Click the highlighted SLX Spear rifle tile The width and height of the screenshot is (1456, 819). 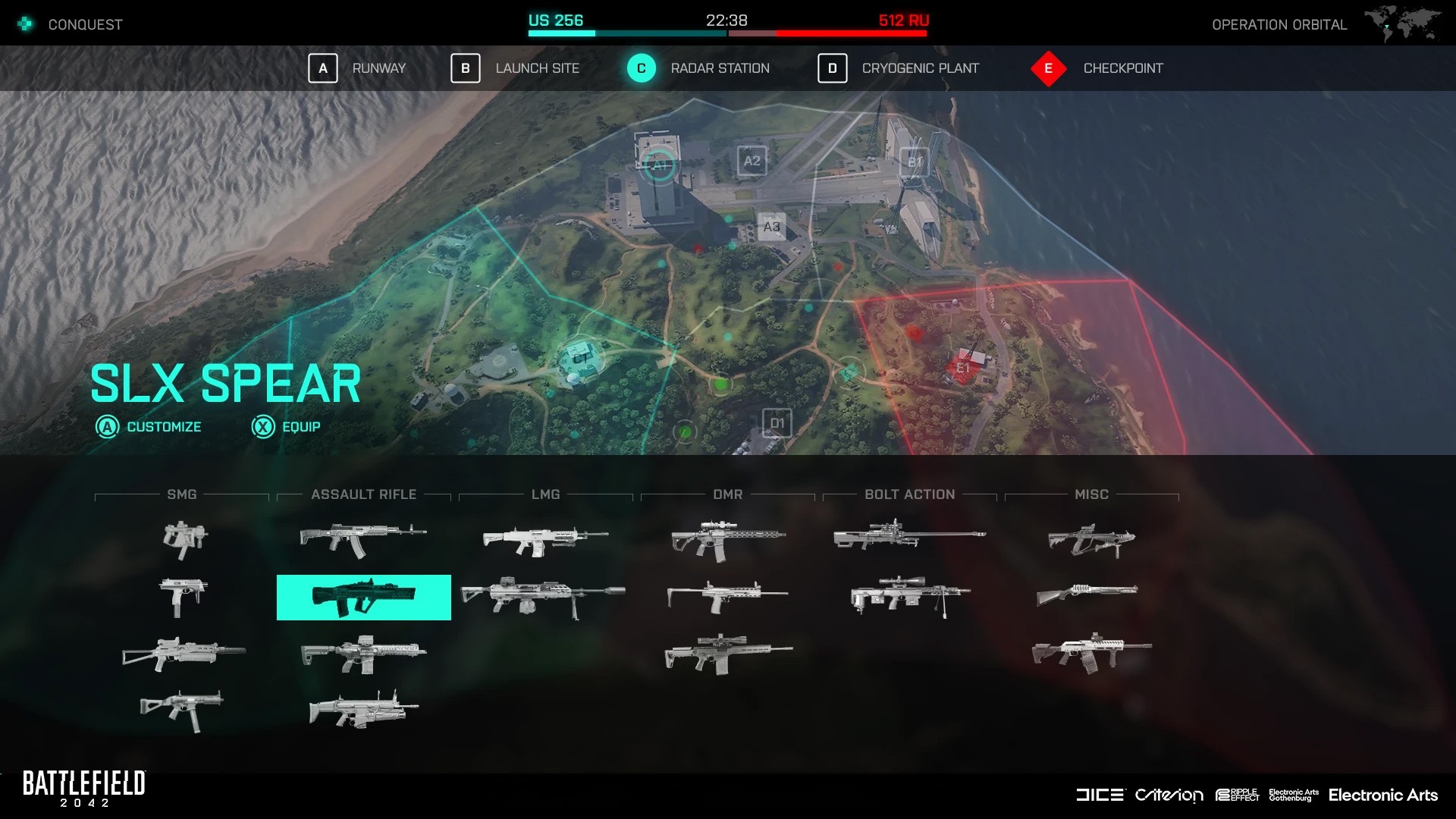364,598
